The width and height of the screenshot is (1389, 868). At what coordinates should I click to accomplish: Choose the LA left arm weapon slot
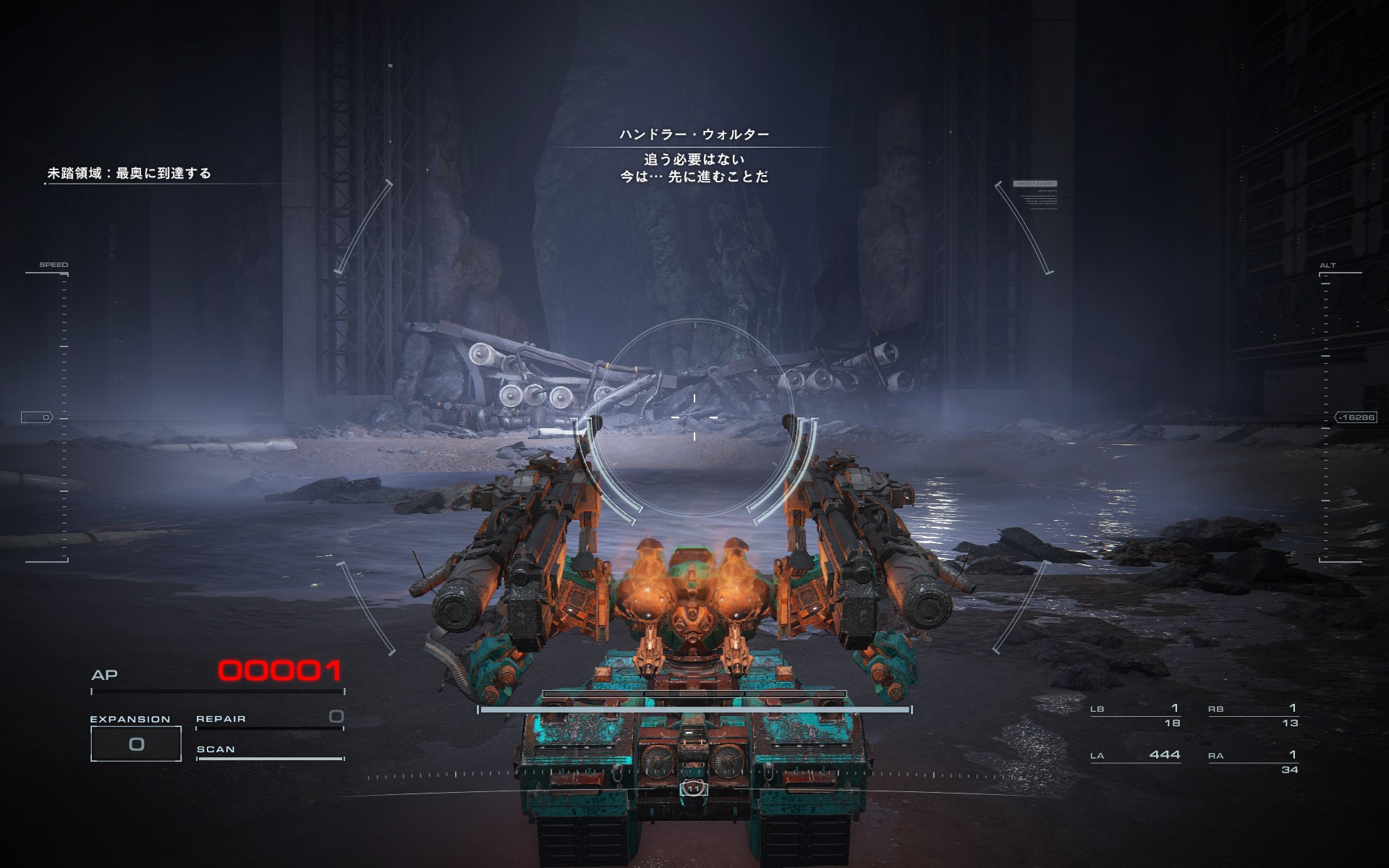coord(1135,755)
